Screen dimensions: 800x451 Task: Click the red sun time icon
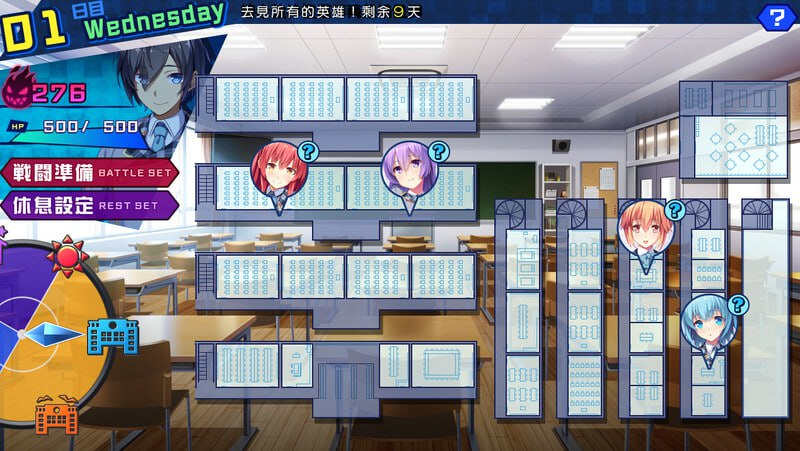coord(68,257)
